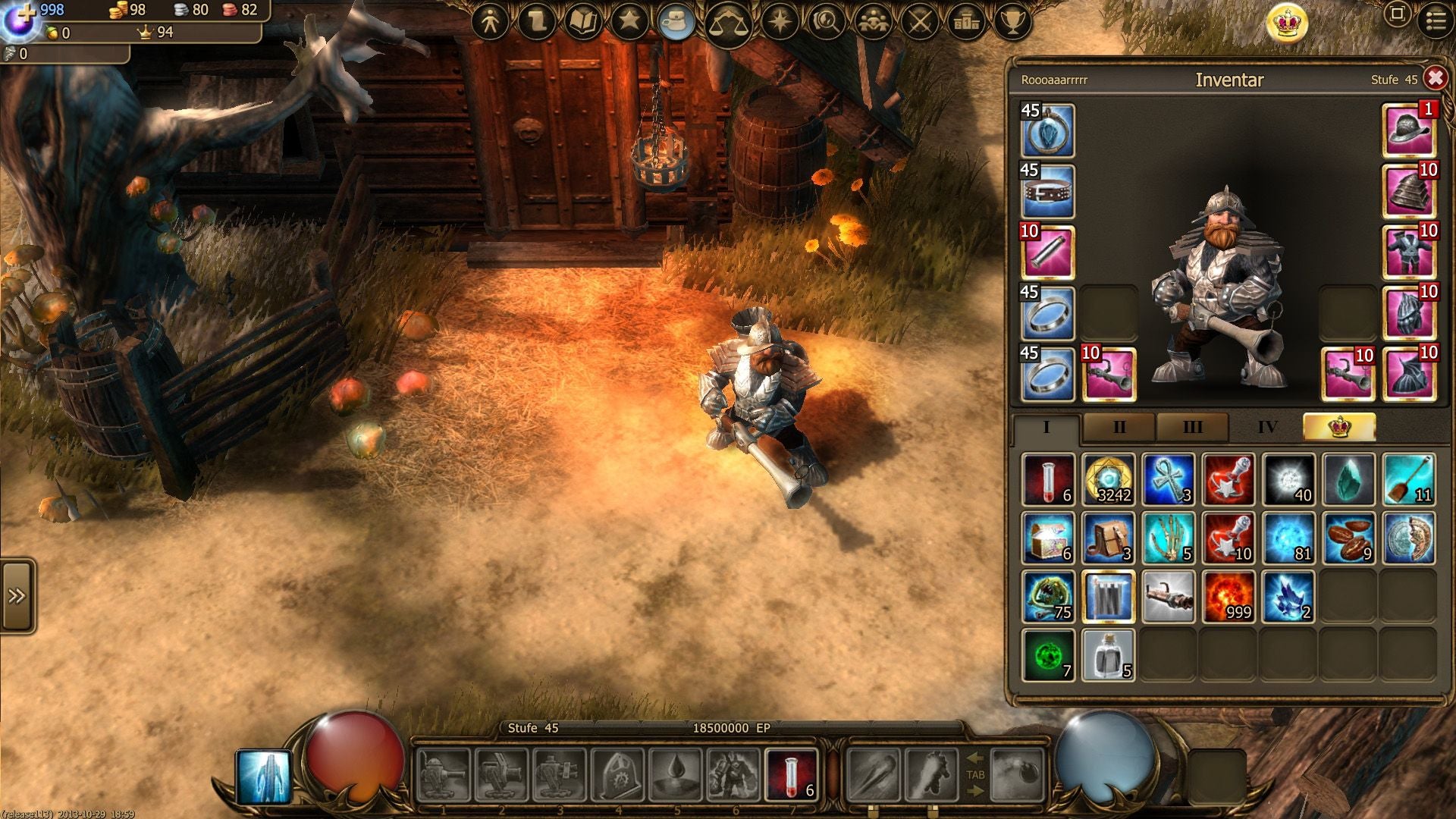Open the scales trade menu icon
This screenshot has height=819, width=1456.
coord(728,23)
